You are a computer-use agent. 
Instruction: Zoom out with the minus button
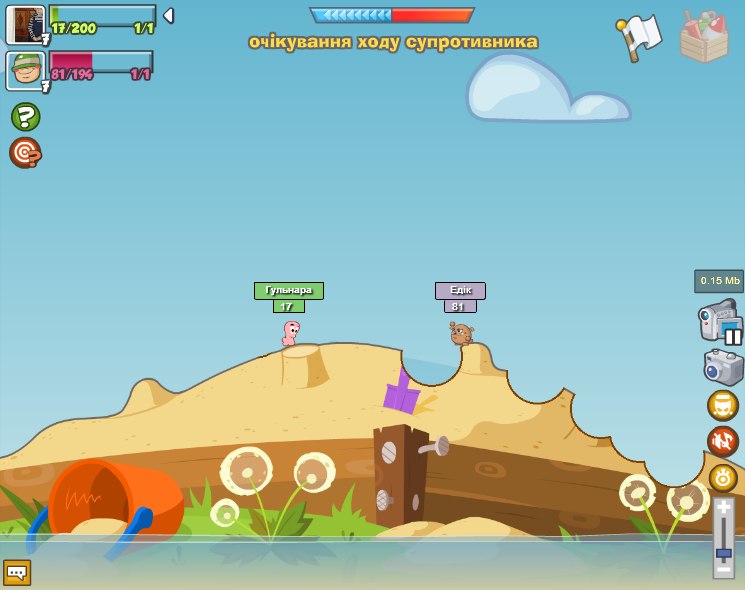pos(723,569)
